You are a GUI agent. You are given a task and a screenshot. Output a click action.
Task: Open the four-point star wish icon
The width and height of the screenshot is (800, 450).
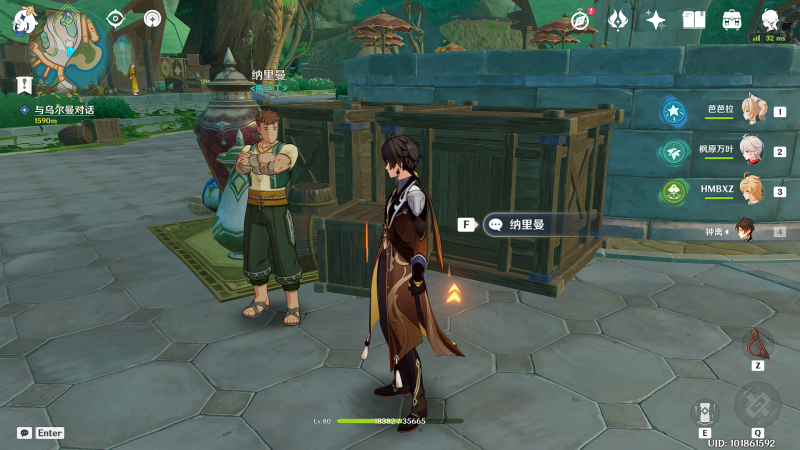656,20
